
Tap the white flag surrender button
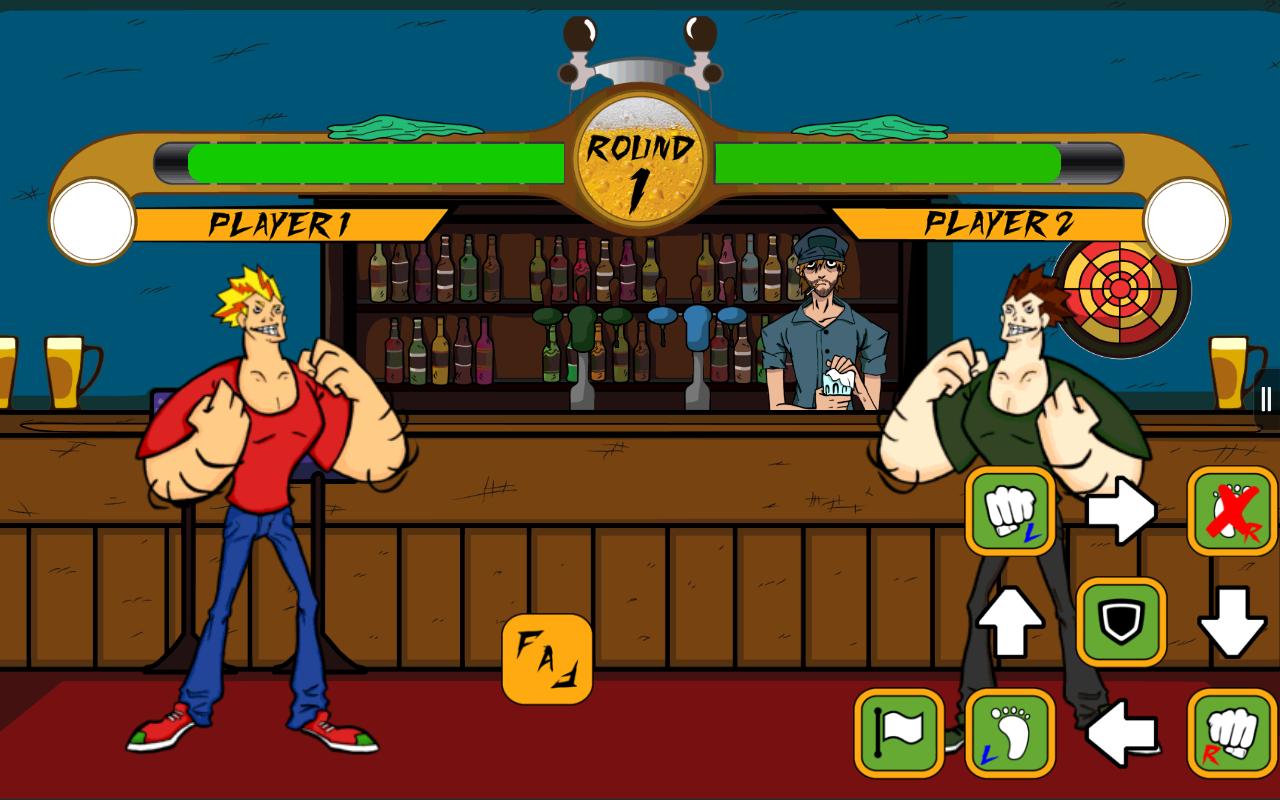coord(899,733)
